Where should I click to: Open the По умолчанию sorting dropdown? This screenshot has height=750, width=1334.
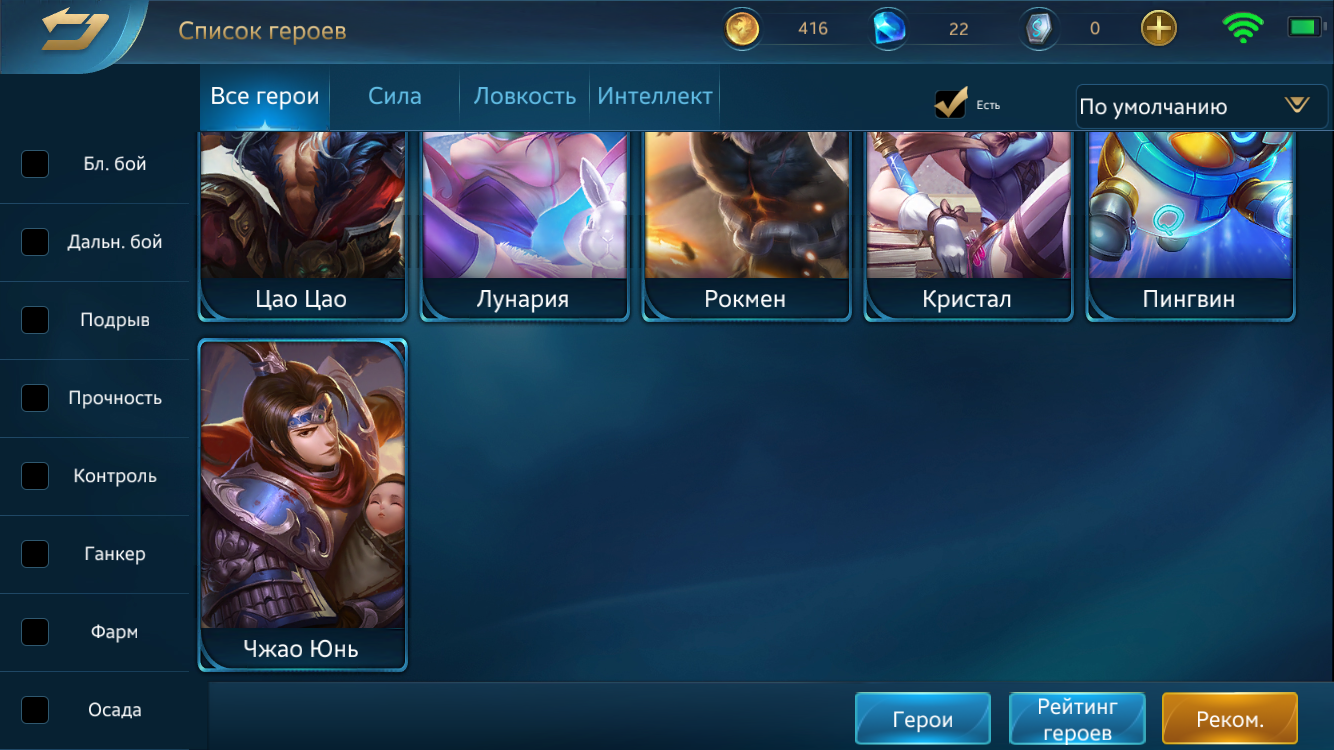click(1199, 106)
